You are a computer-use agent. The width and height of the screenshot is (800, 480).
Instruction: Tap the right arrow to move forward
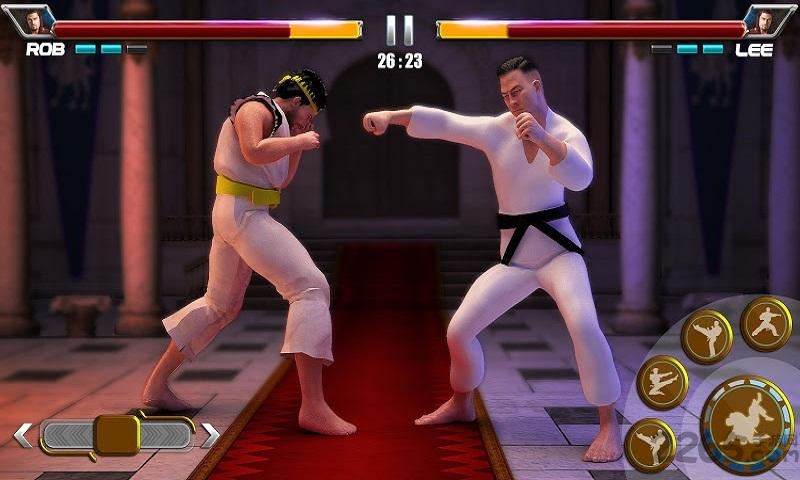tap(210, 435)
